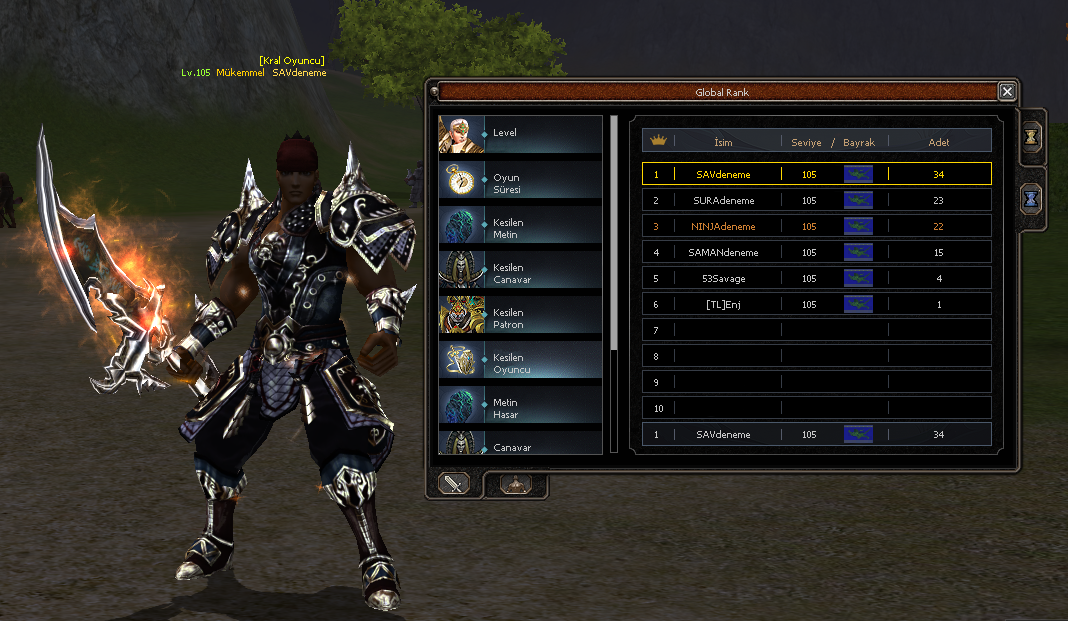Select the Level ranking category
Screen dimensions: 1068x621
click(520, 134)
